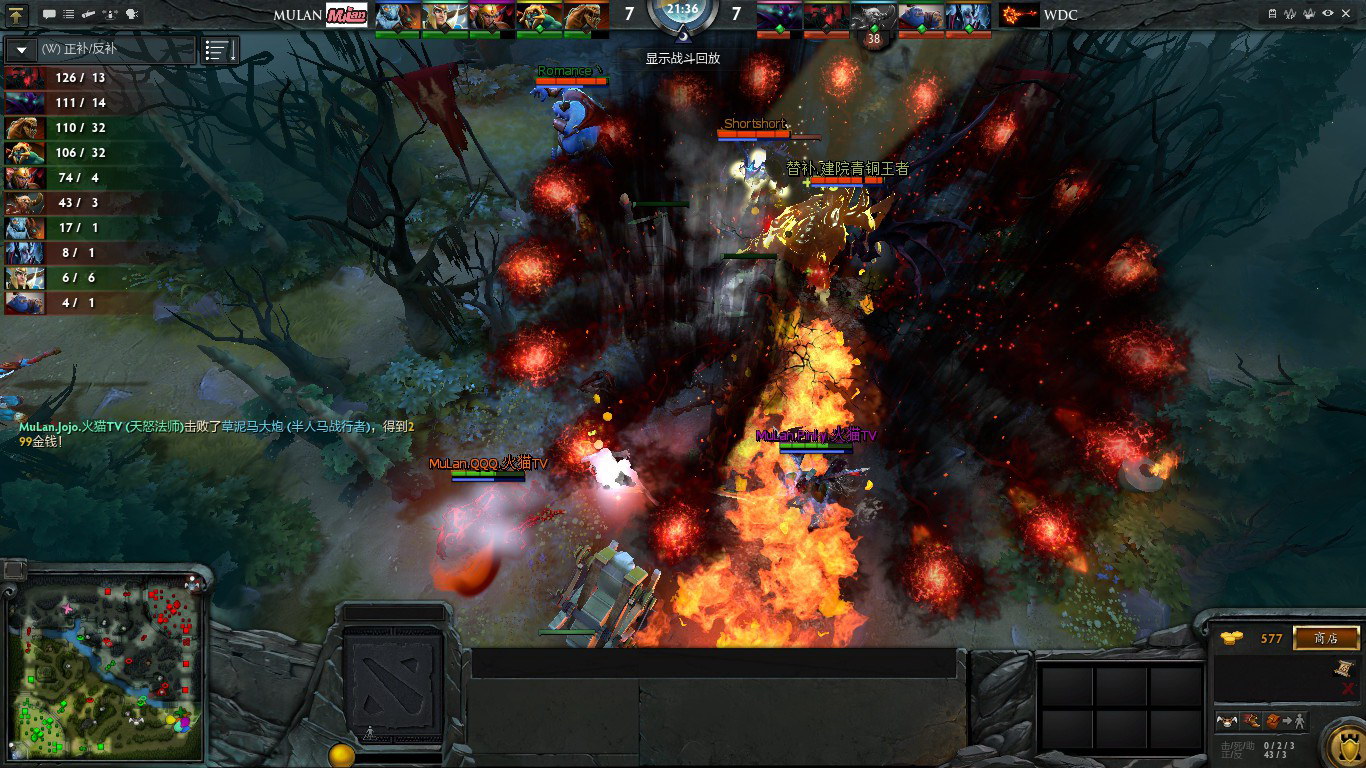Activate the courier speed boost boot icon
Viewport: 1366px width, 768px height.
(x=1249, y=721)
